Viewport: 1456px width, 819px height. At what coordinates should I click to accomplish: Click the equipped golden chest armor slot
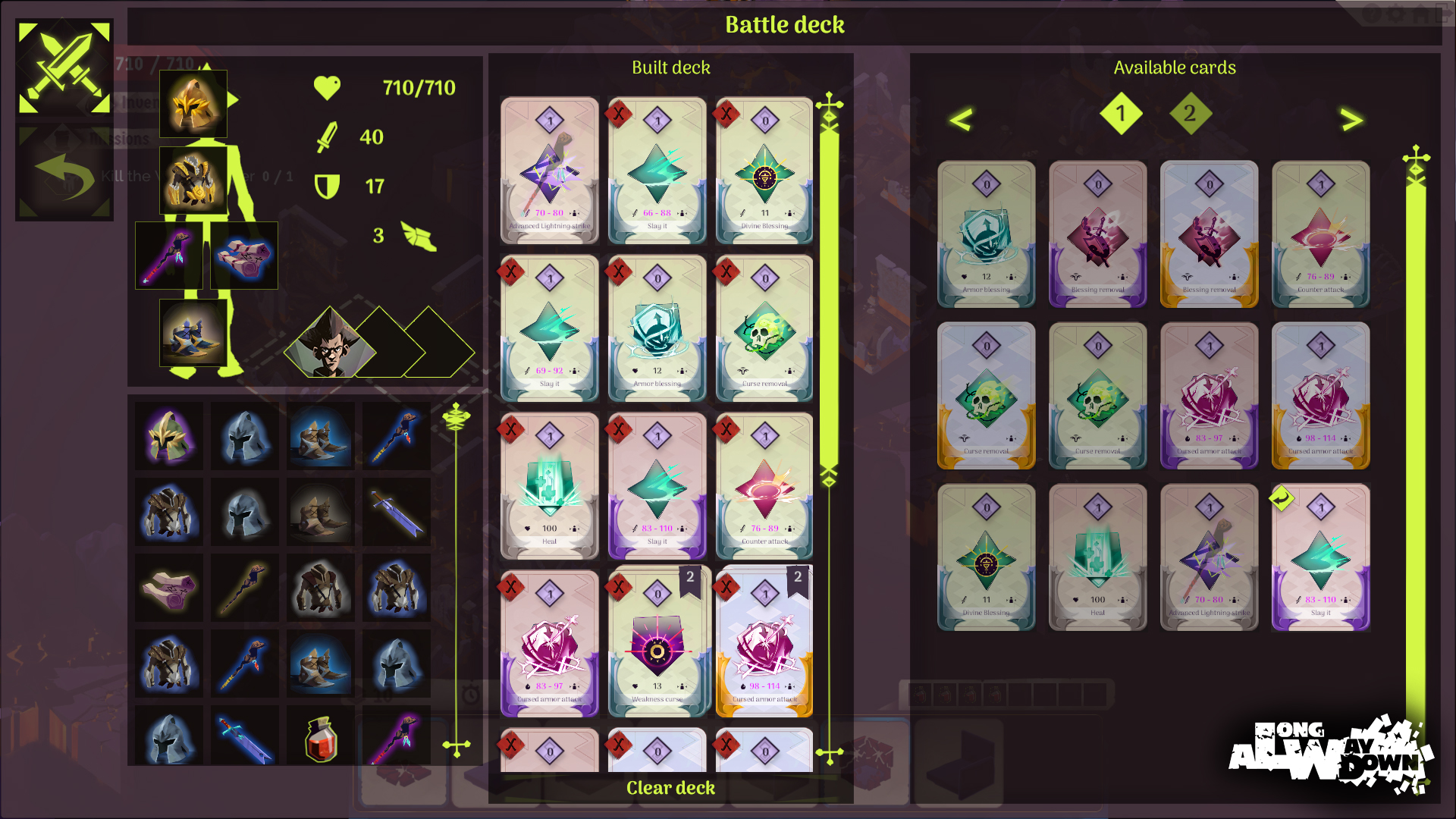[193, 180]
